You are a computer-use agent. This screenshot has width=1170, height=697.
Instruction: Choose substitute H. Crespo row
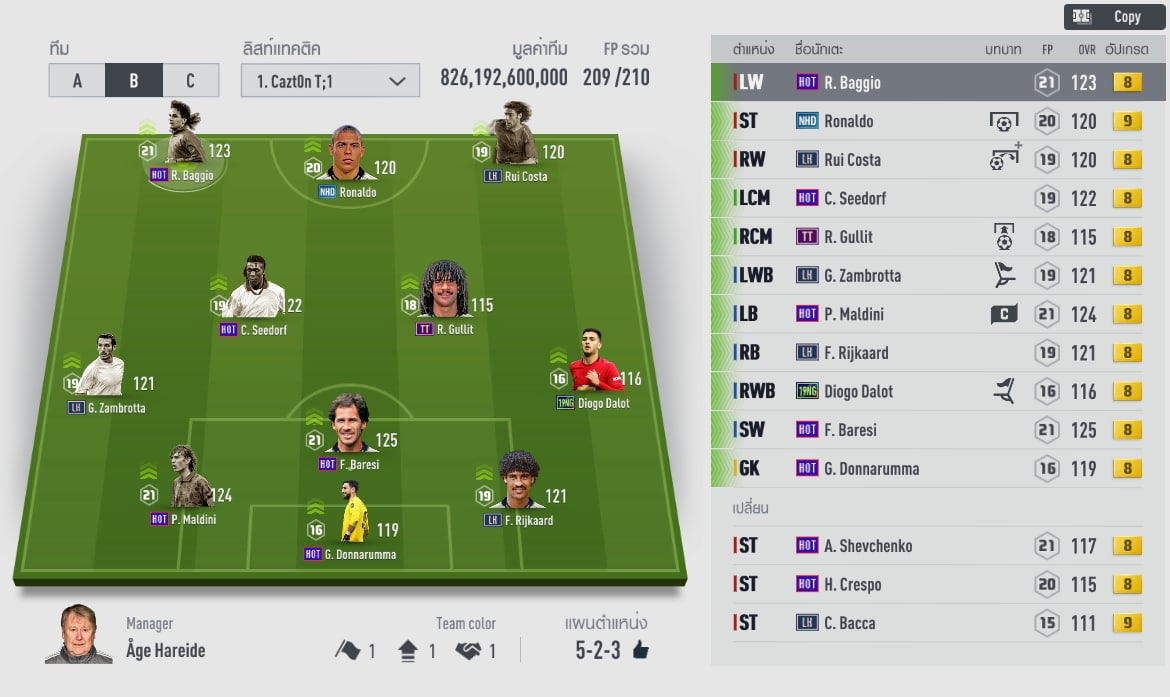pyautogui.click(x=938, y=584)
